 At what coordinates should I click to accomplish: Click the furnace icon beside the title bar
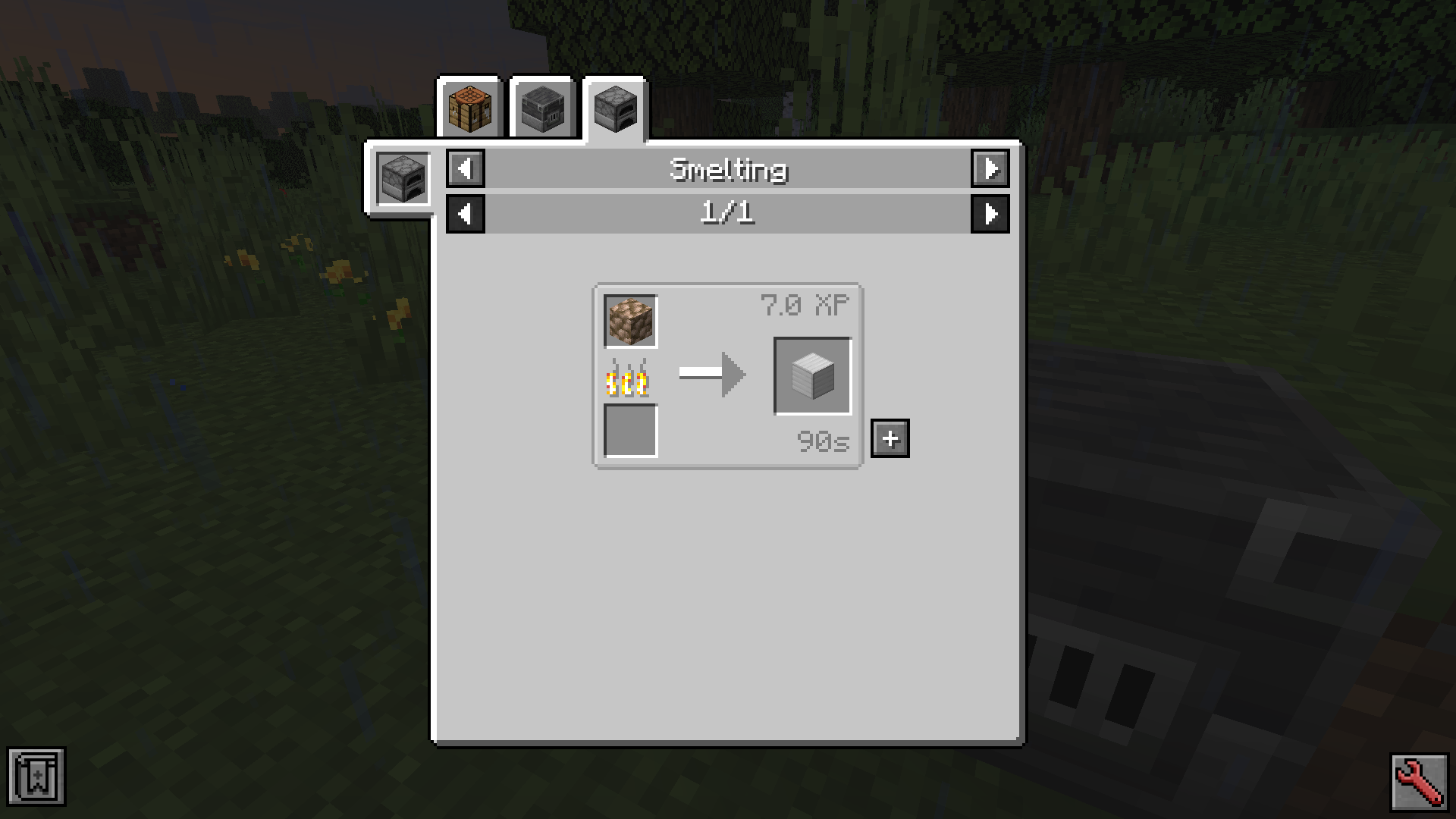403,178
